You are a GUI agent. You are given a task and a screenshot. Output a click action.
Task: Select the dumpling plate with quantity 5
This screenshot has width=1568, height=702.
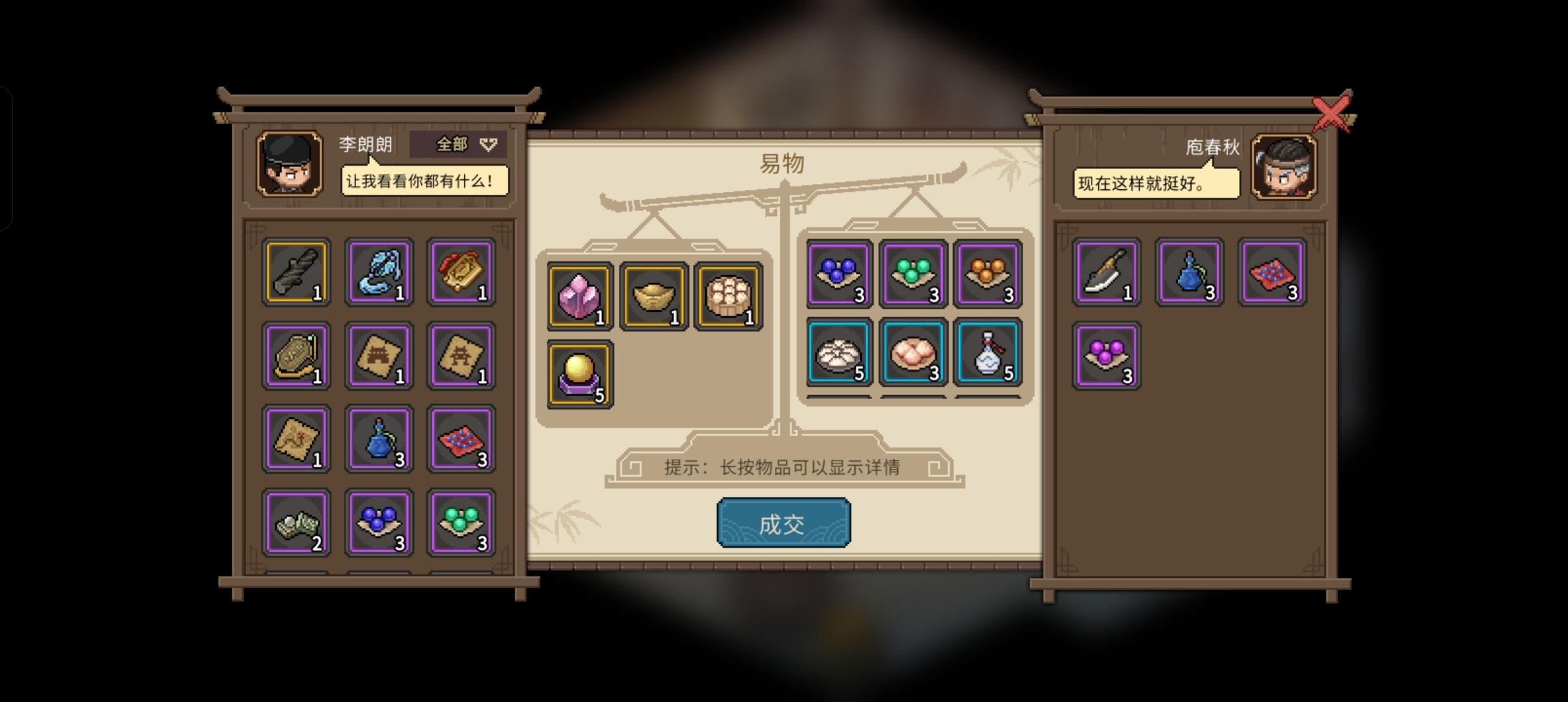(839, 351)
